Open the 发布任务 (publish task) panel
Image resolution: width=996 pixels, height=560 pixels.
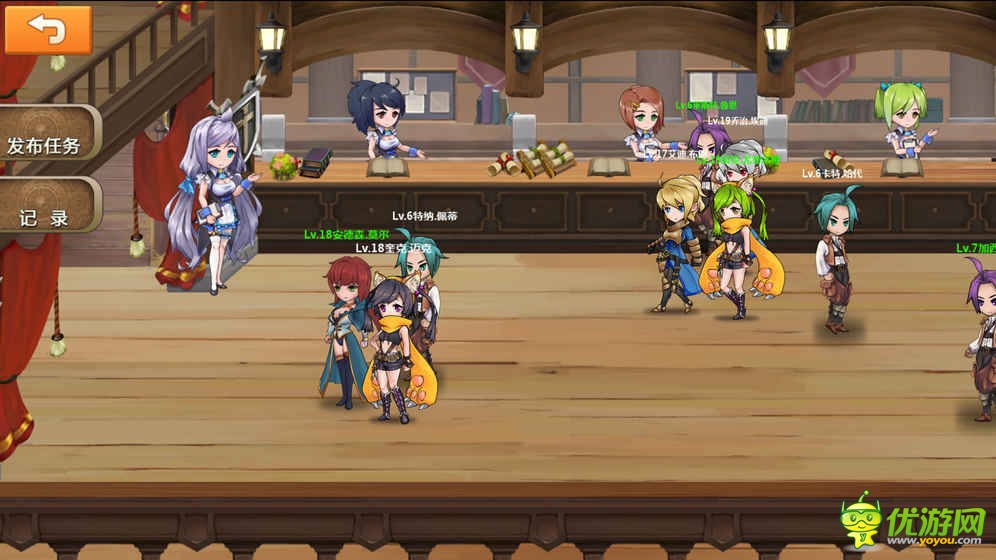point(46,144)
